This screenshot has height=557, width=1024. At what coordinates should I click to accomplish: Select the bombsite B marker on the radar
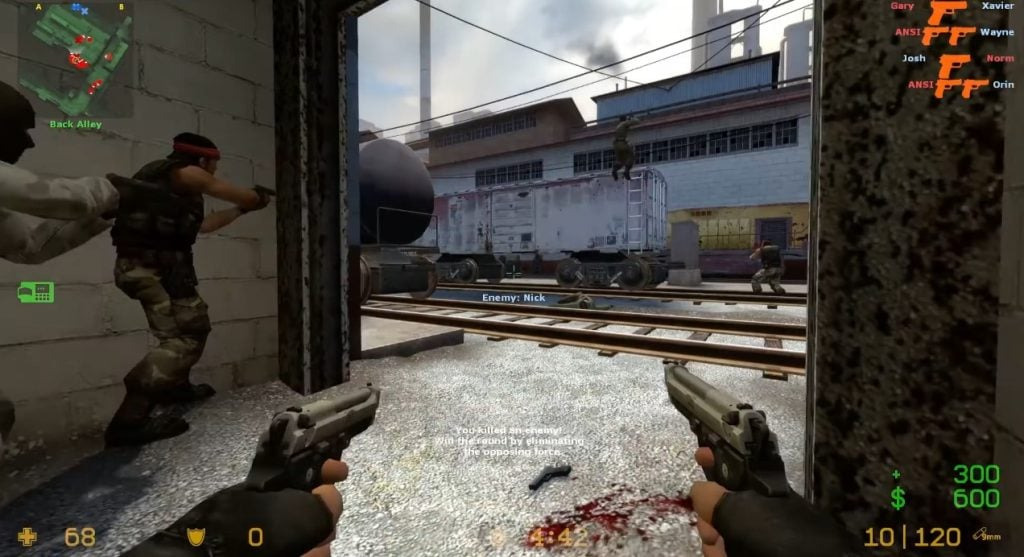(121, 7)
